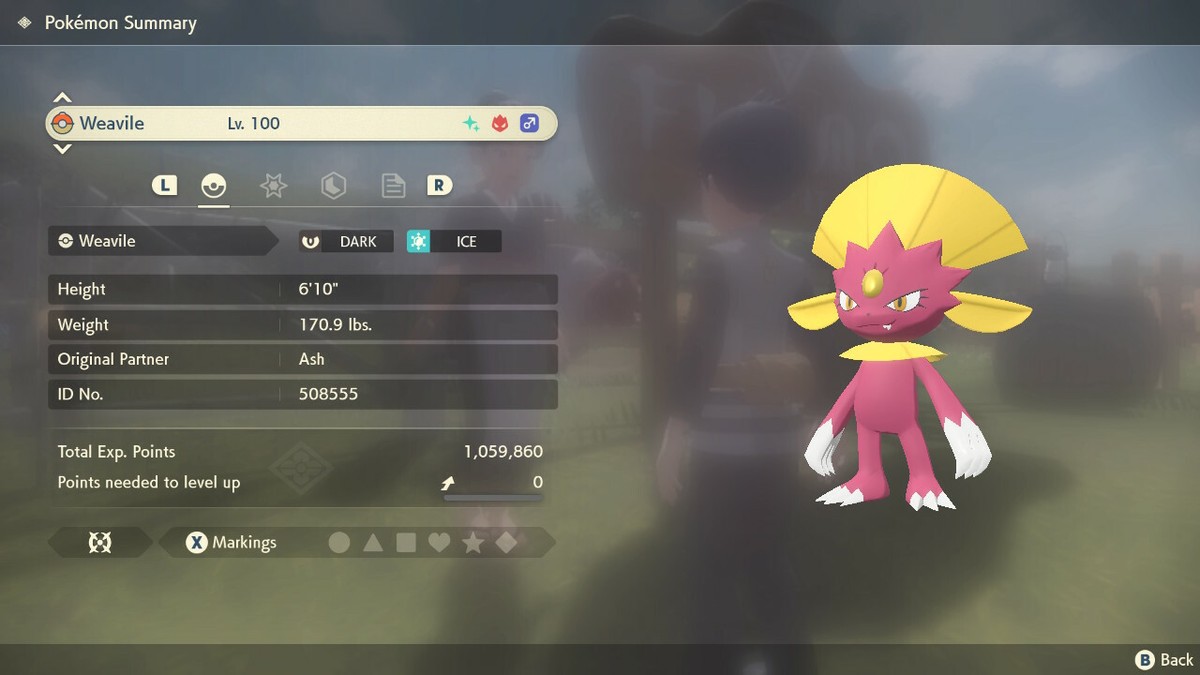Toggle the star marking
The image size is (1200, 675).
pos(473,543)
